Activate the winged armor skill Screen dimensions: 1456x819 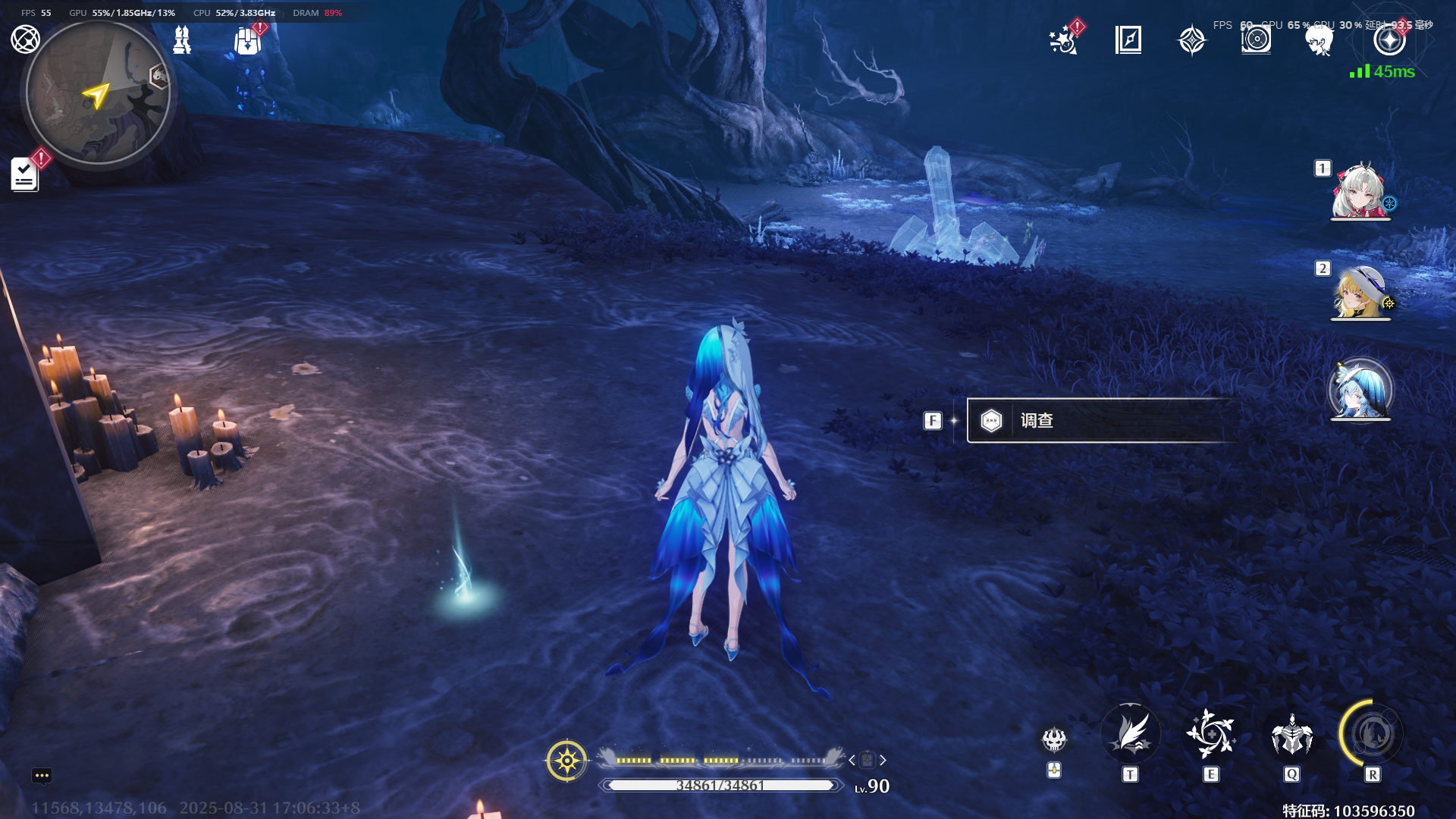1291,734
